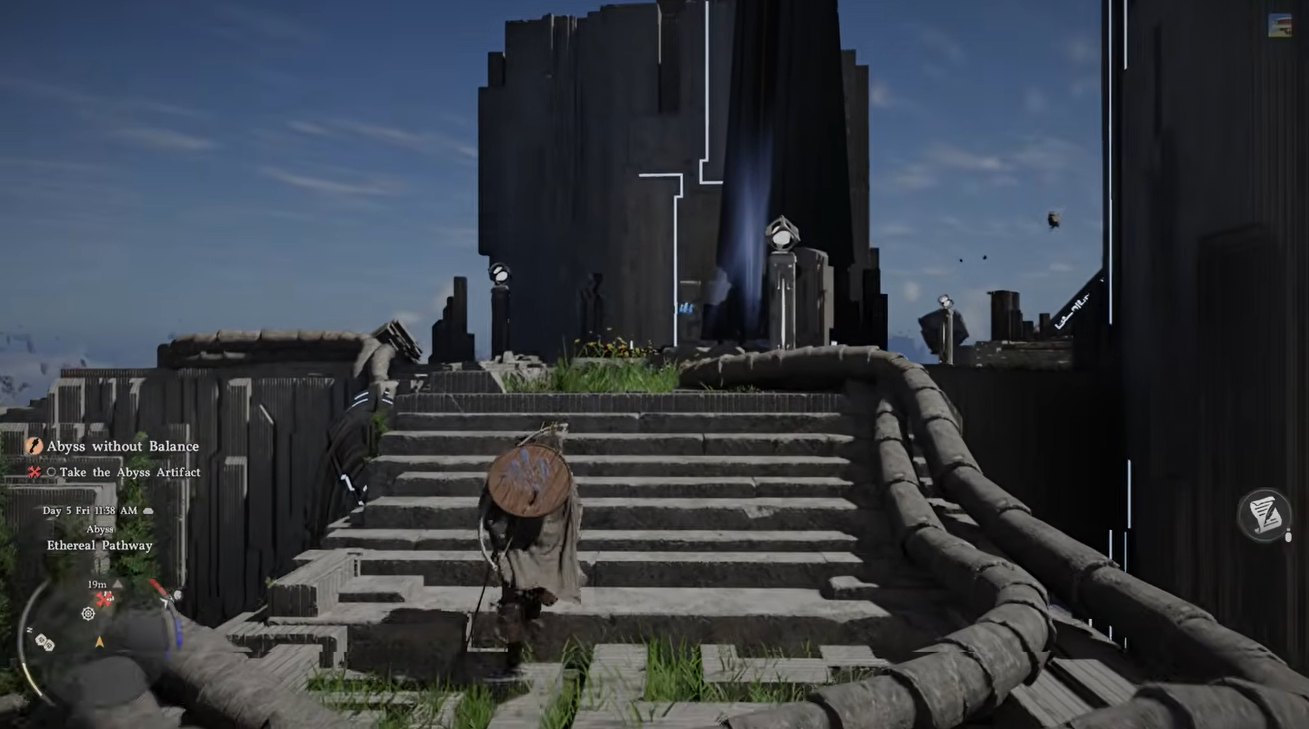
Task: Click the yellow player arrow on the minimap
Action: [98, 640]
